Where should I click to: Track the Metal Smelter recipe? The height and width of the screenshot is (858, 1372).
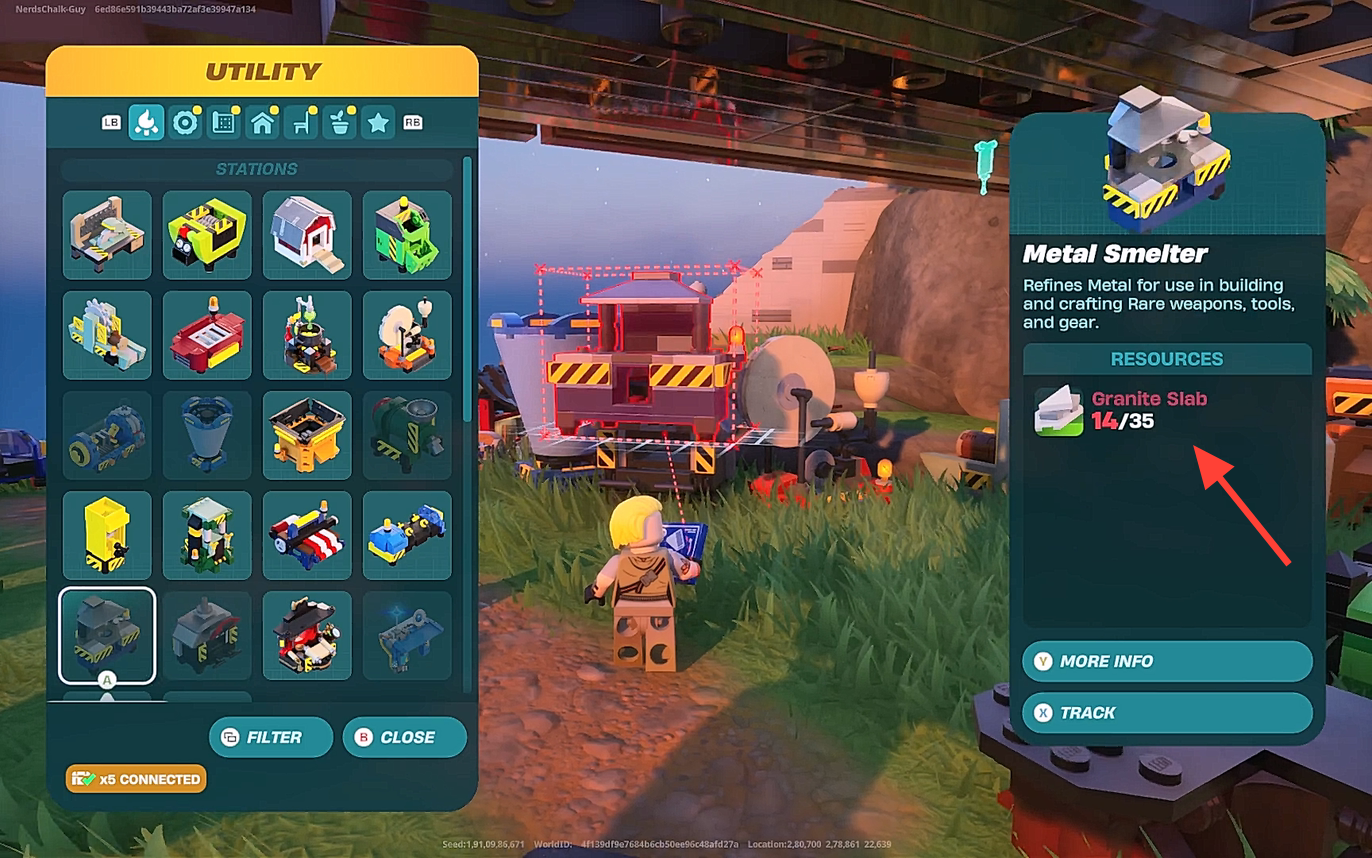tap(1167, 713)
